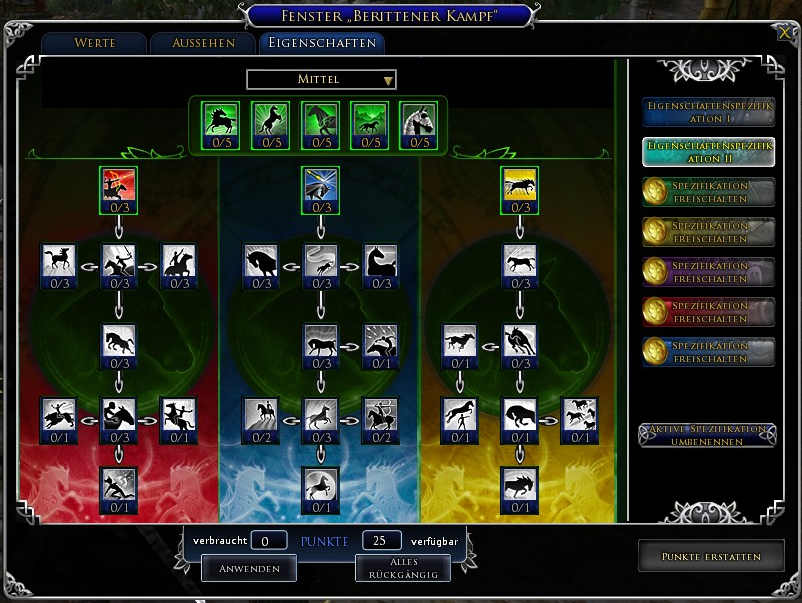Viewport: 802px width, 603px height.
Task: Apply changes with Anwenden button
Action: click(x=248, y=568)
